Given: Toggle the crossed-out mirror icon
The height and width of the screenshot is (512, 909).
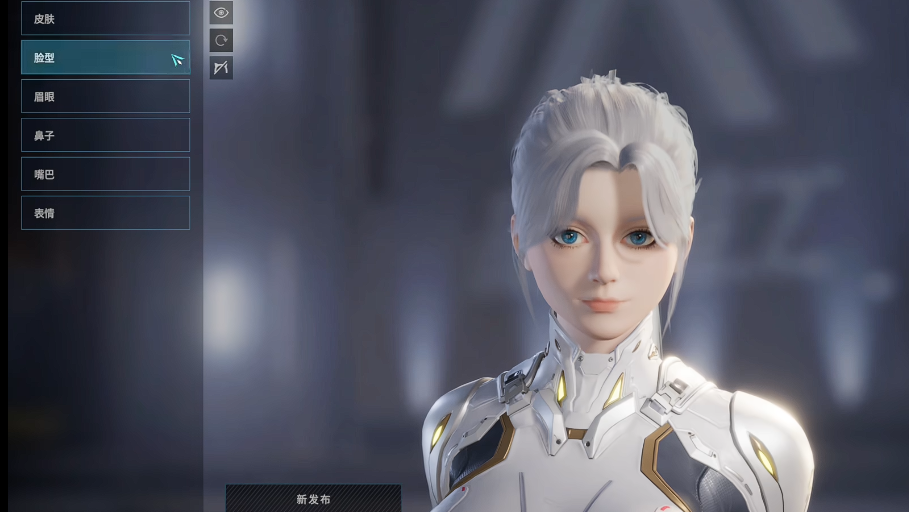Looking at the screenshot, I should click(221, 68).
